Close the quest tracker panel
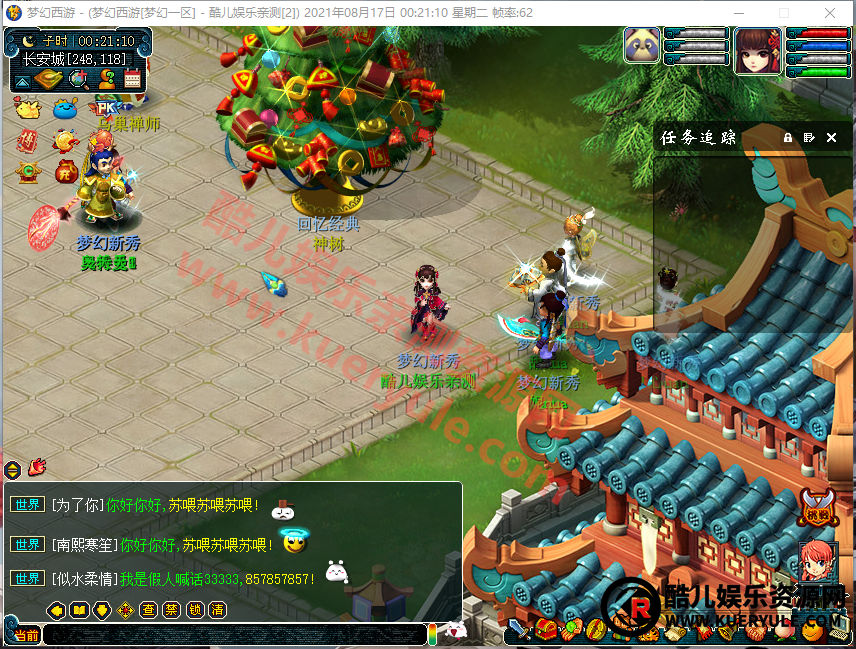 pyautogui.click(x=831, y=138)
